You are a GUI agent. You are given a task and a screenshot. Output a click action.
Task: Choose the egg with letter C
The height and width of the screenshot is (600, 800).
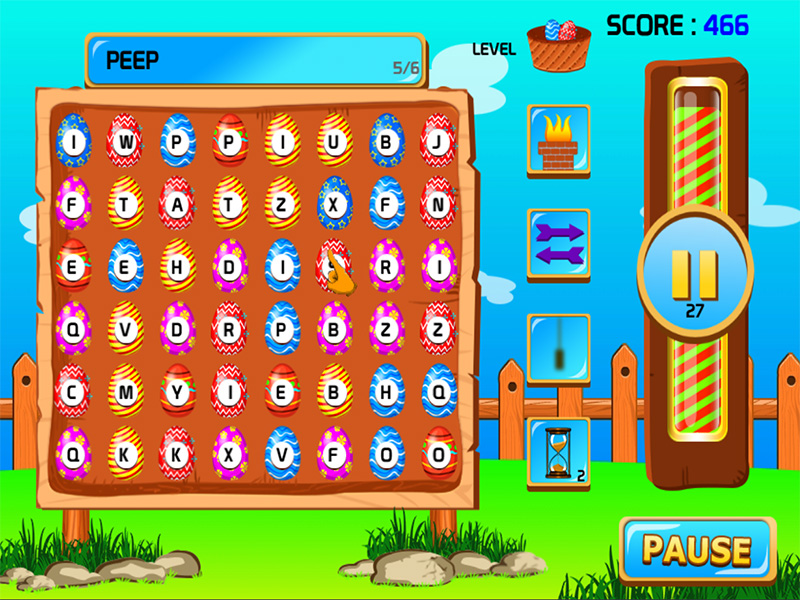[73, 392]
